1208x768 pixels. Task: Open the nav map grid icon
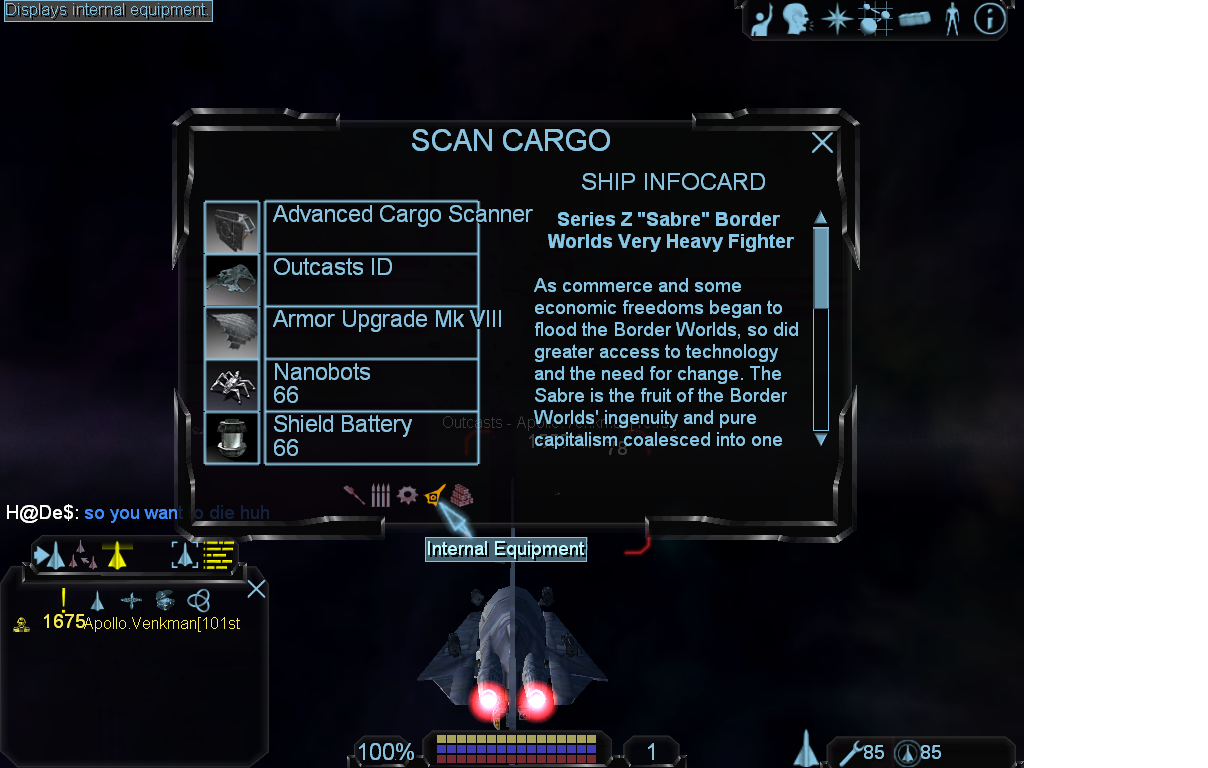coord(875,19)
